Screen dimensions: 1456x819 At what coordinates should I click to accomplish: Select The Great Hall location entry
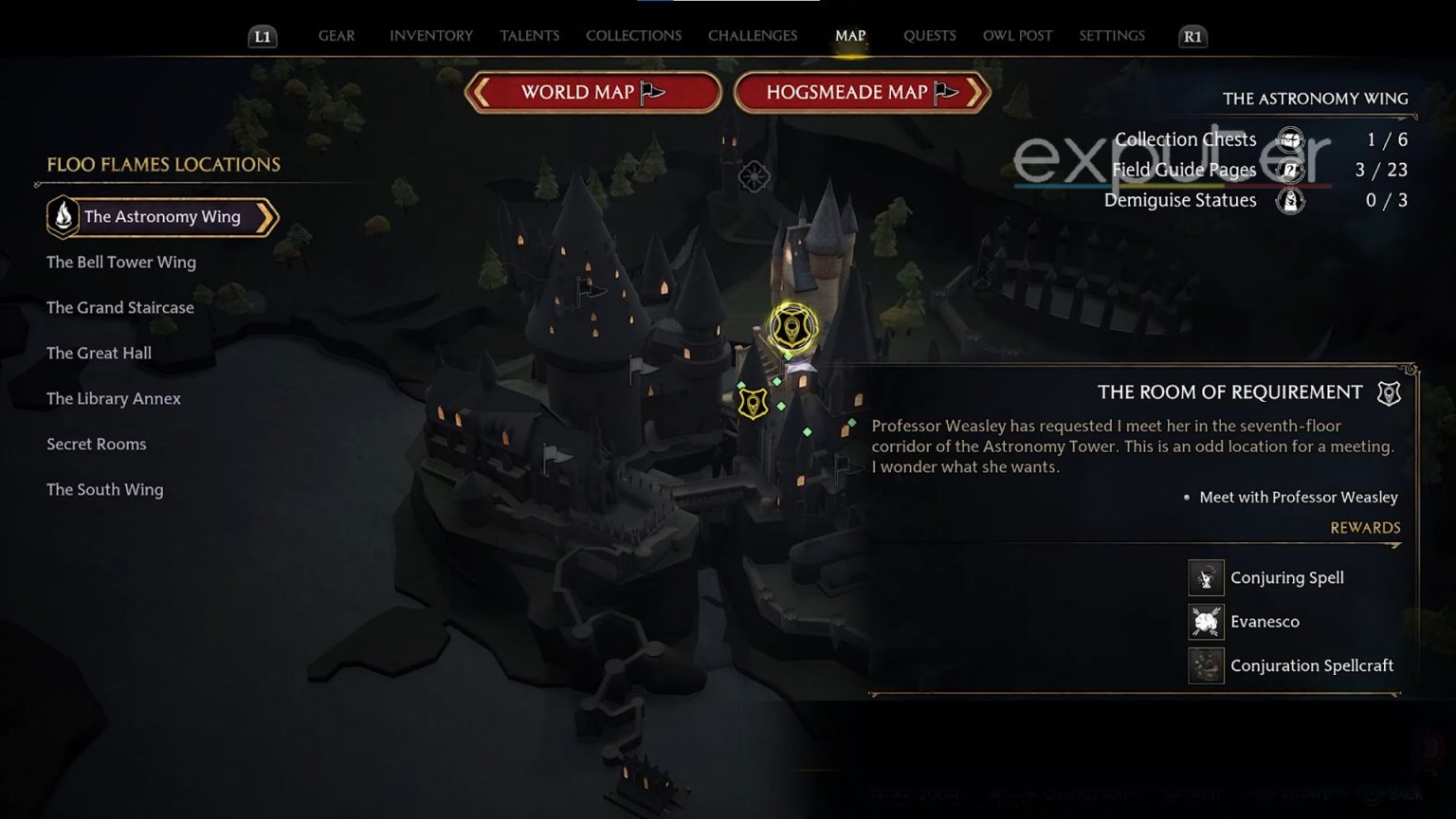pyautogui.click(x=99, y=353)
